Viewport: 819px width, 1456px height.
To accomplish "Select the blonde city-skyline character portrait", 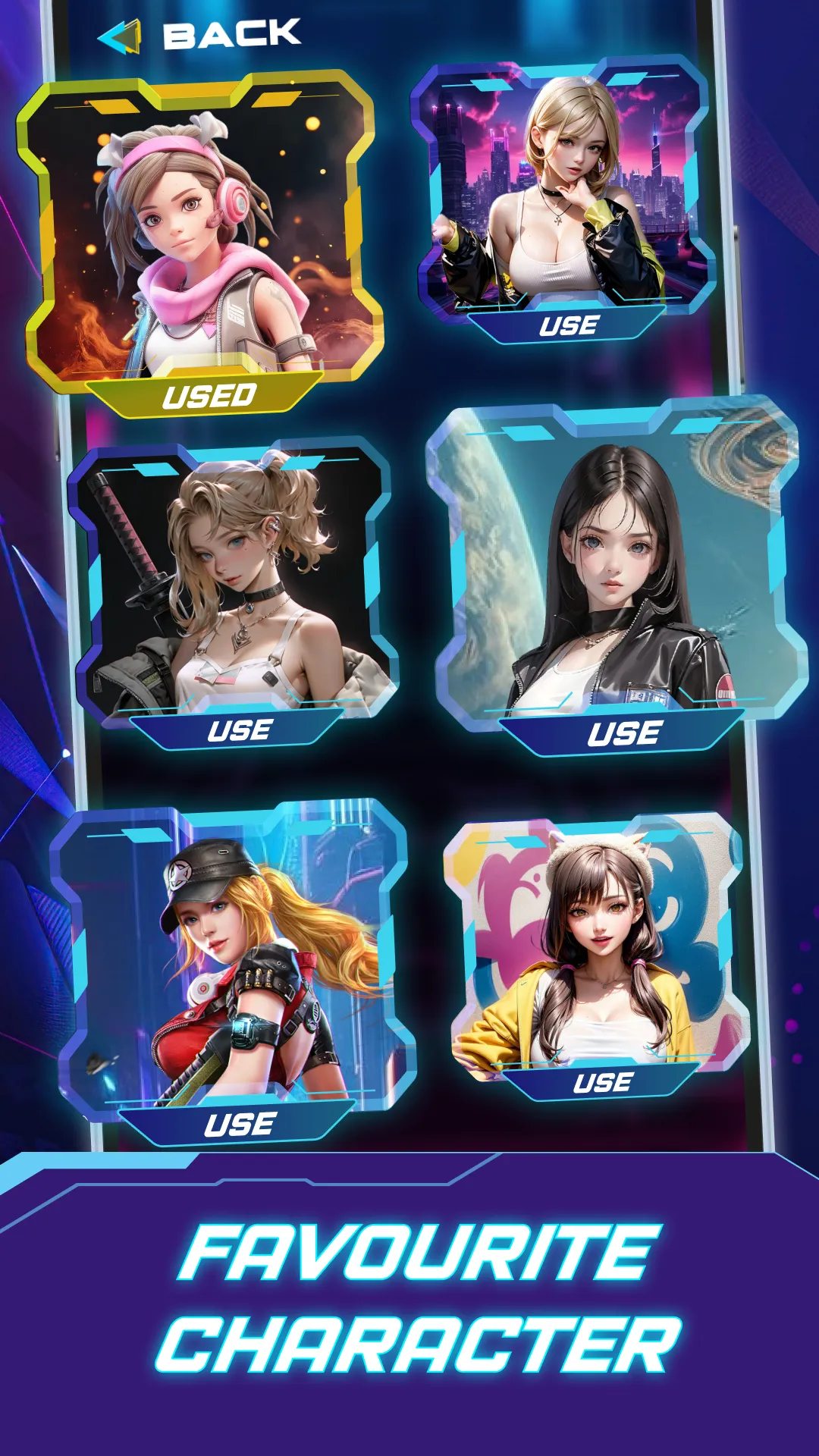I will pos(565,190).
